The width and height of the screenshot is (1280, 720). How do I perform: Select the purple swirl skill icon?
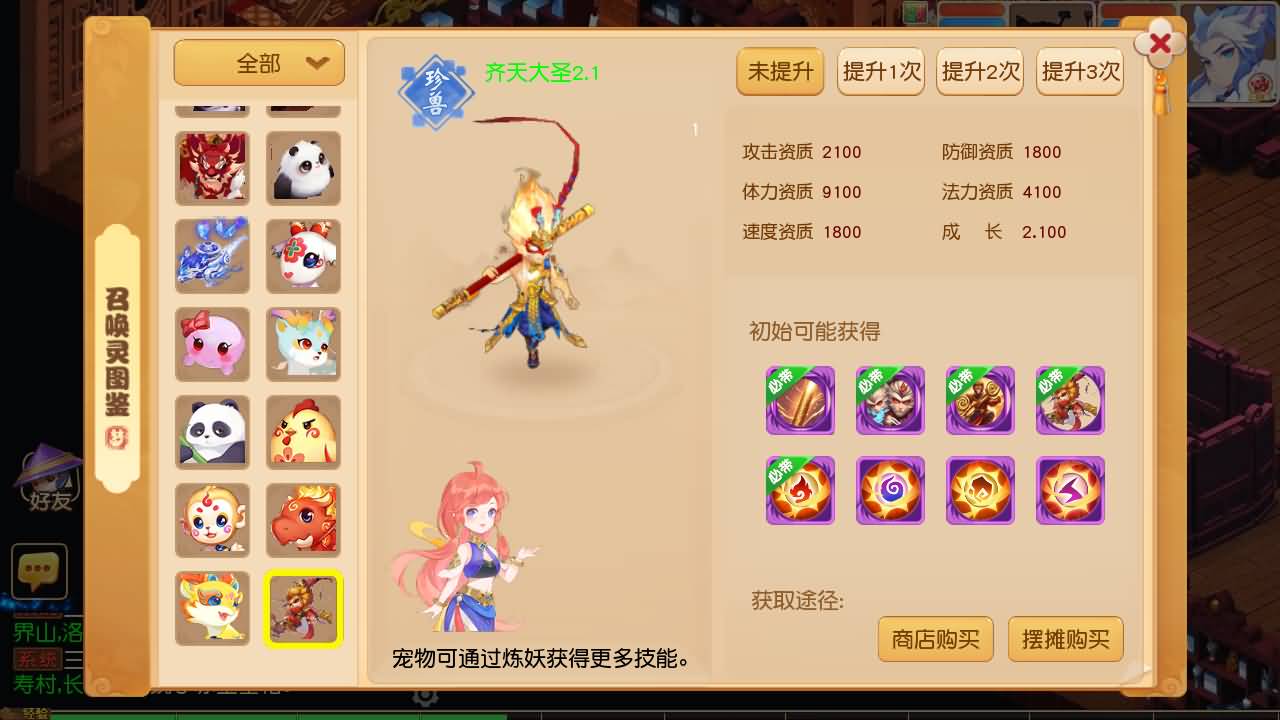[x=890, y=490]
